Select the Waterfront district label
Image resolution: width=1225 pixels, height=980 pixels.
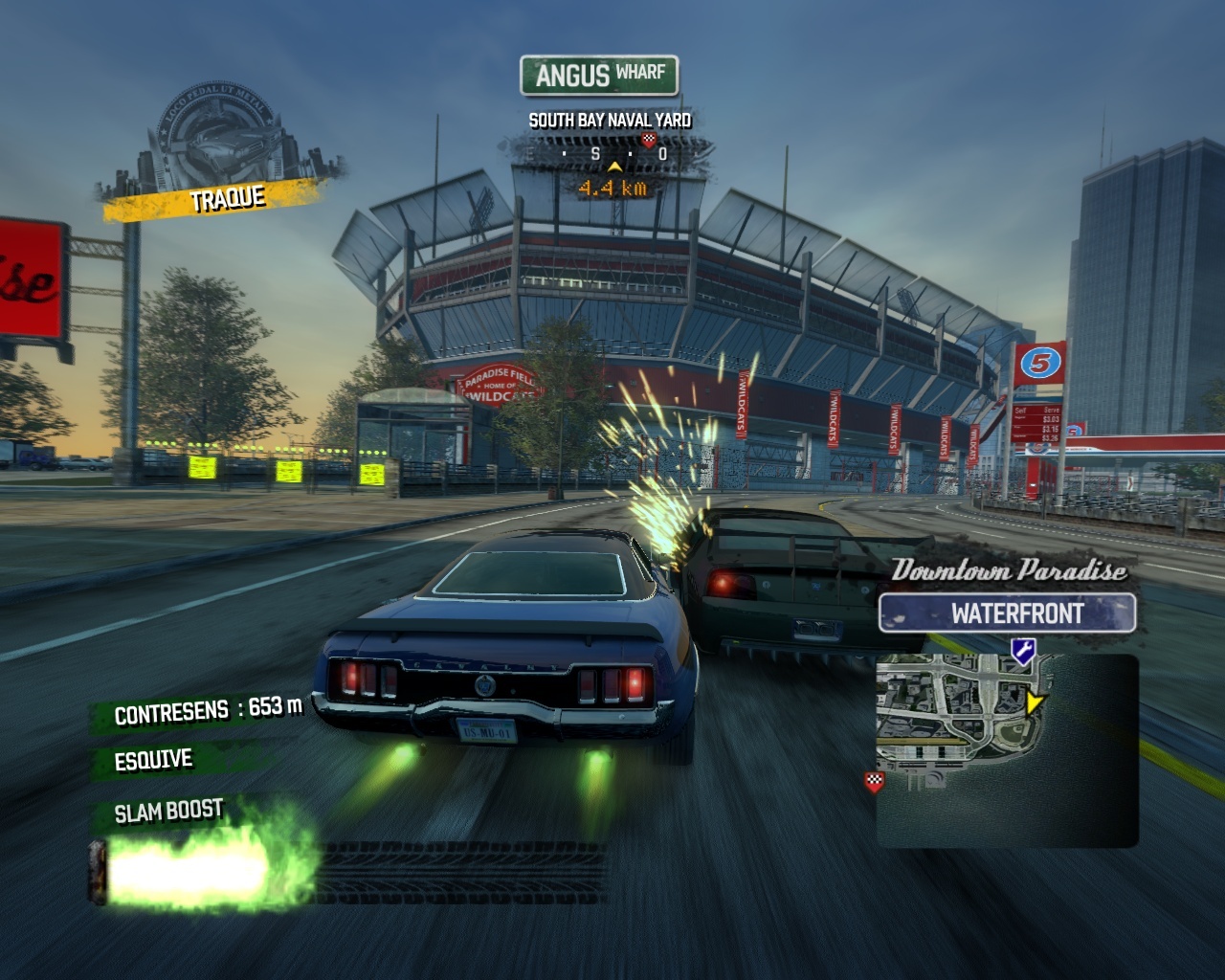pyautogui.click(x=1007, y=613)
